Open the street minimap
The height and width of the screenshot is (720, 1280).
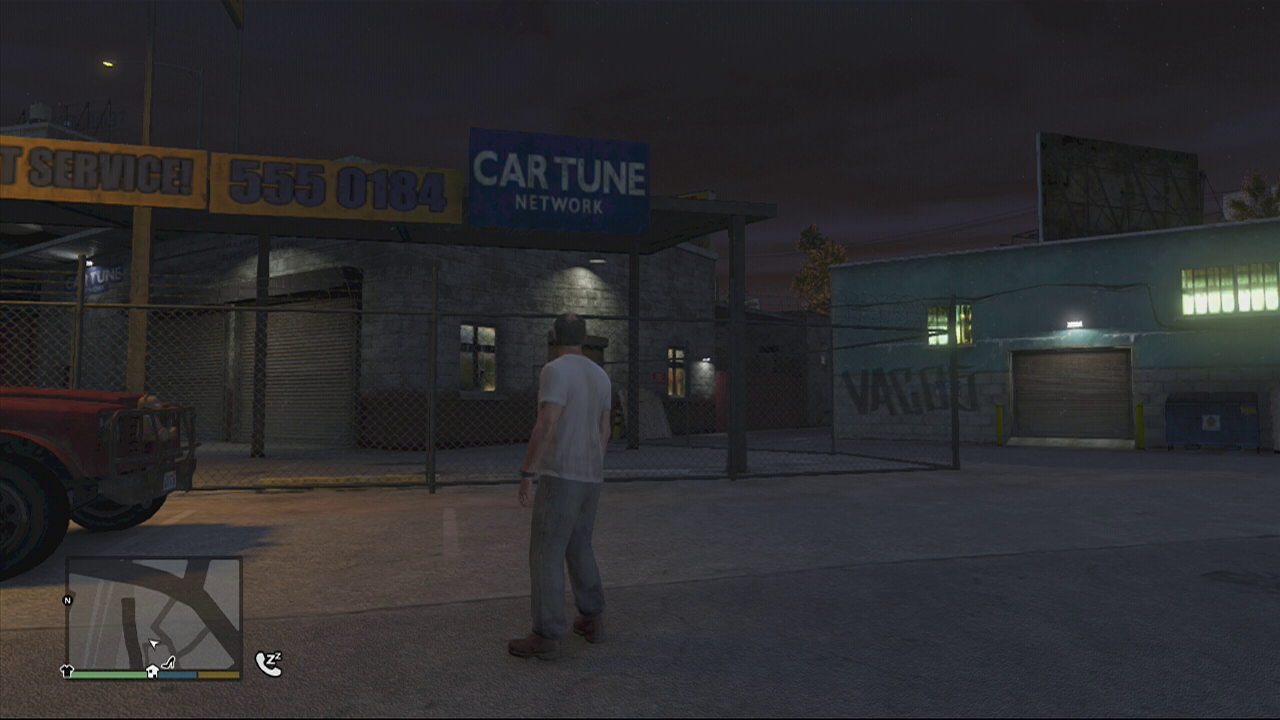pyautogui.click(x=154, y=612)
